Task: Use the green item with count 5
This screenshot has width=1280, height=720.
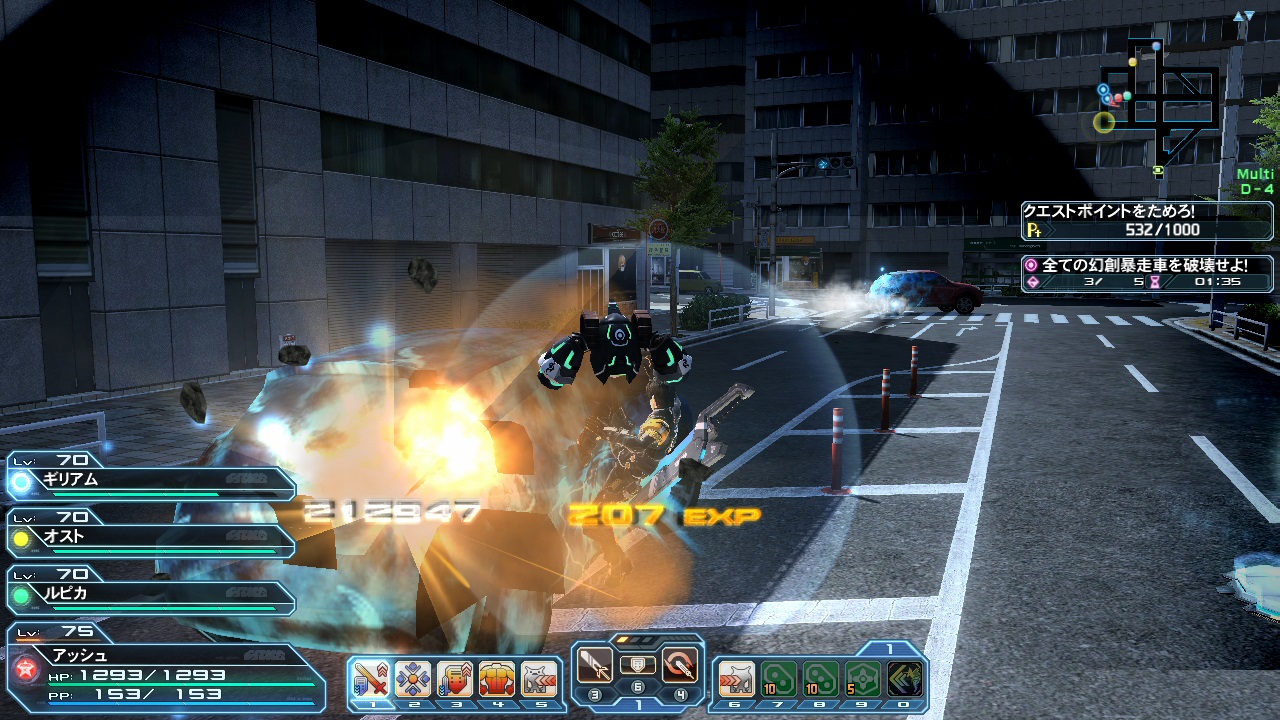Action: point(863,680)
